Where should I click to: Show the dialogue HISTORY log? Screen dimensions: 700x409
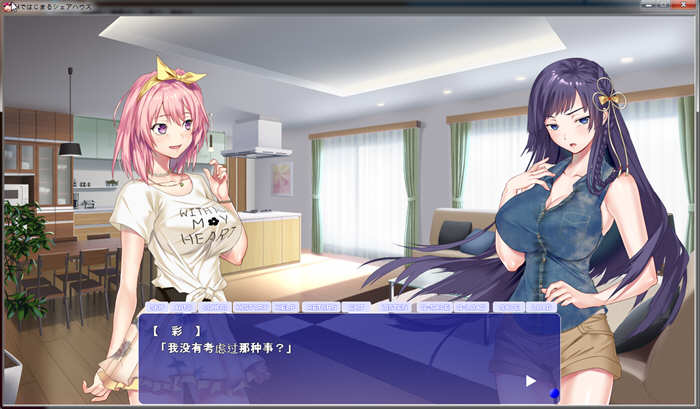[x=251, y=307]
